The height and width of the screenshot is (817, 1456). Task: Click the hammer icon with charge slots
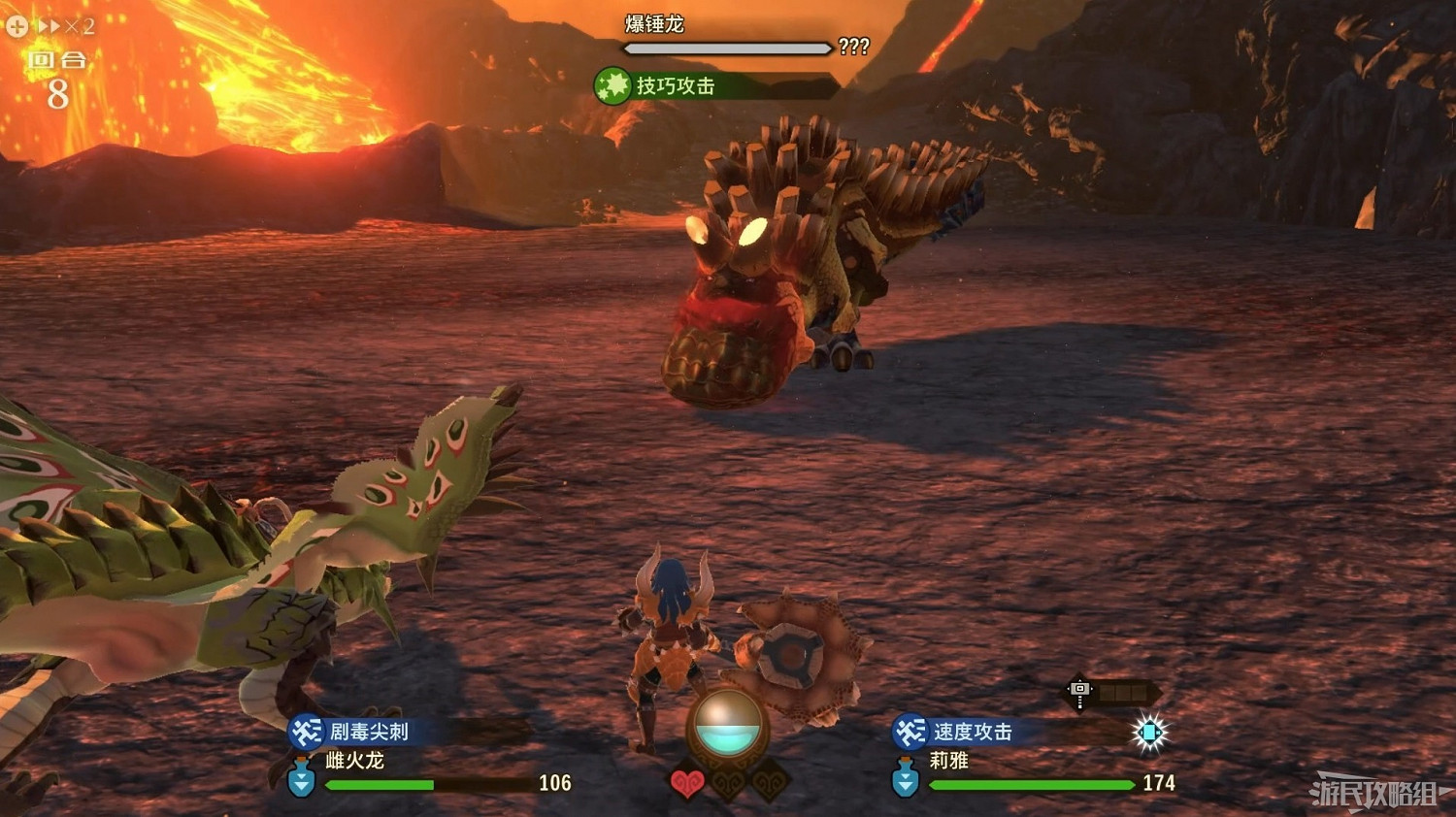[1080, 691]
